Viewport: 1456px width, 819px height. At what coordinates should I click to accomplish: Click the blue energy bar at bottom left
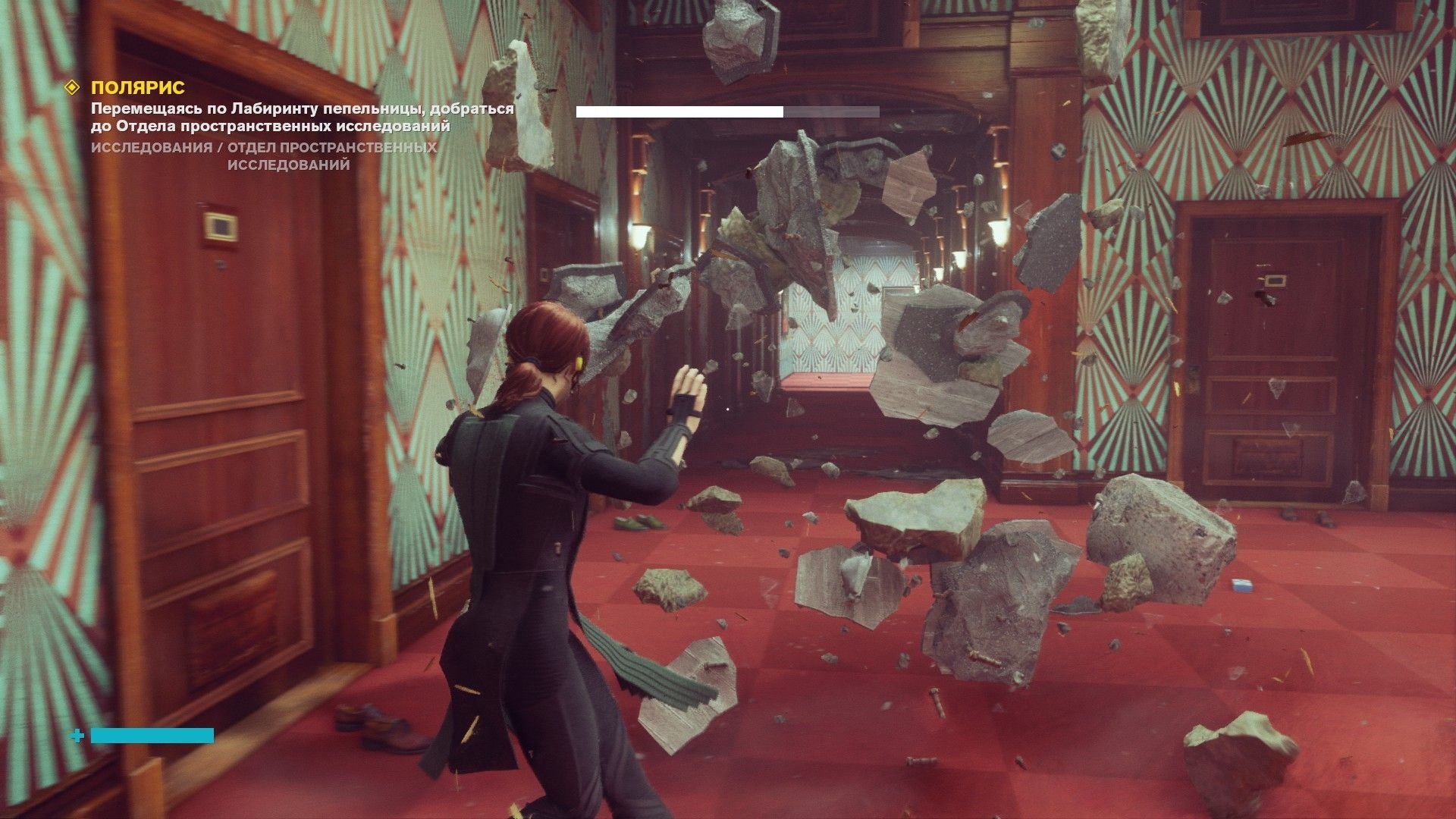point(152,735)
